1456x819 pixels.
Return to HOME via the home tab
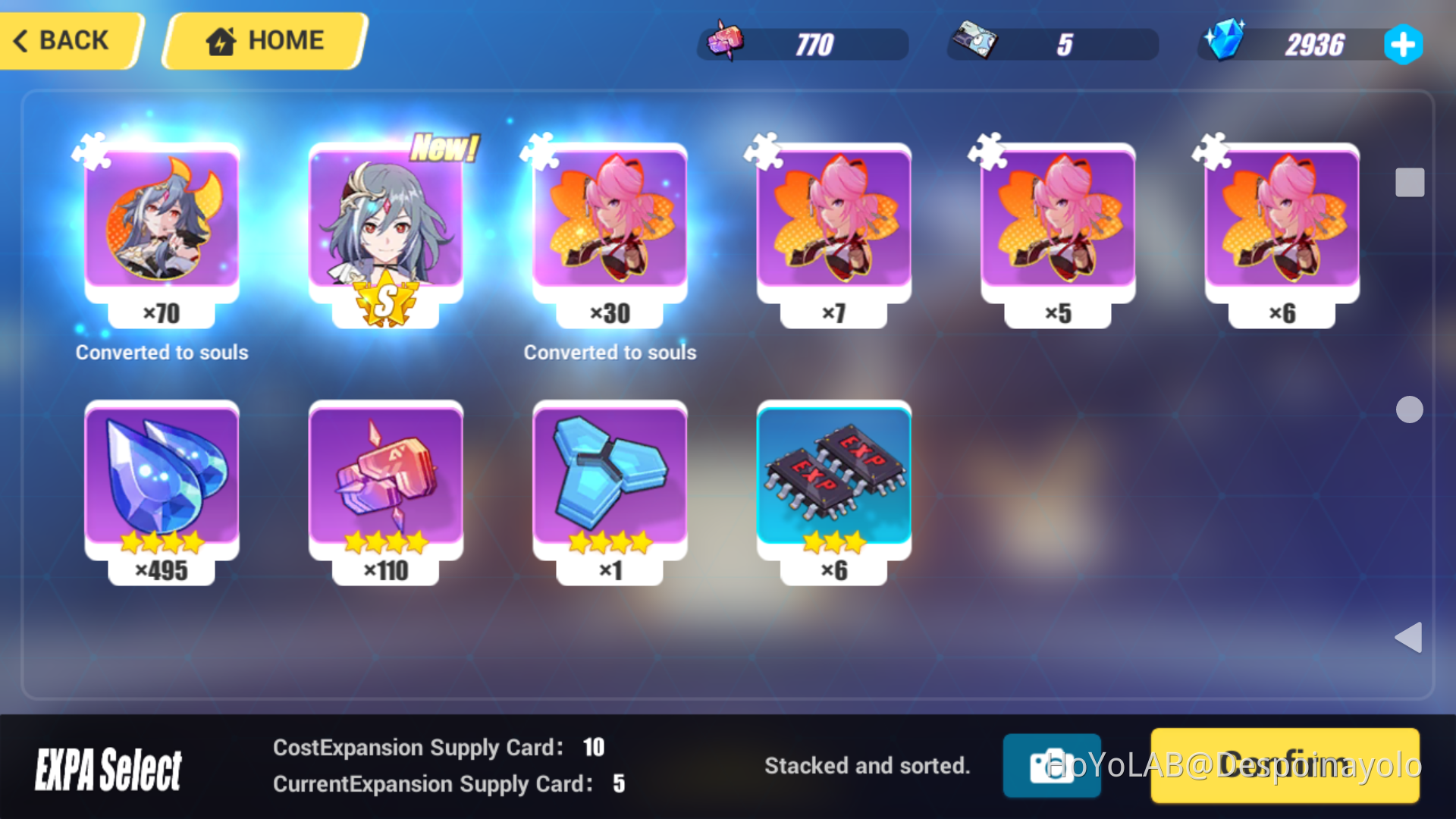[263, 40]
